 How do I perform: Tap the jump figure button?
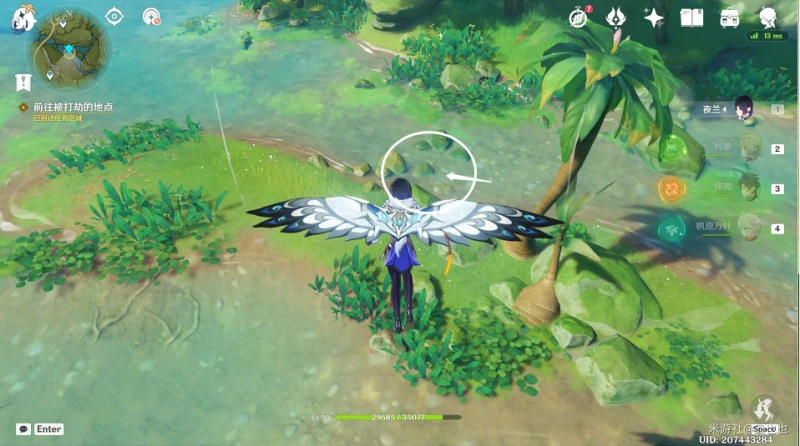coord(767,408)
